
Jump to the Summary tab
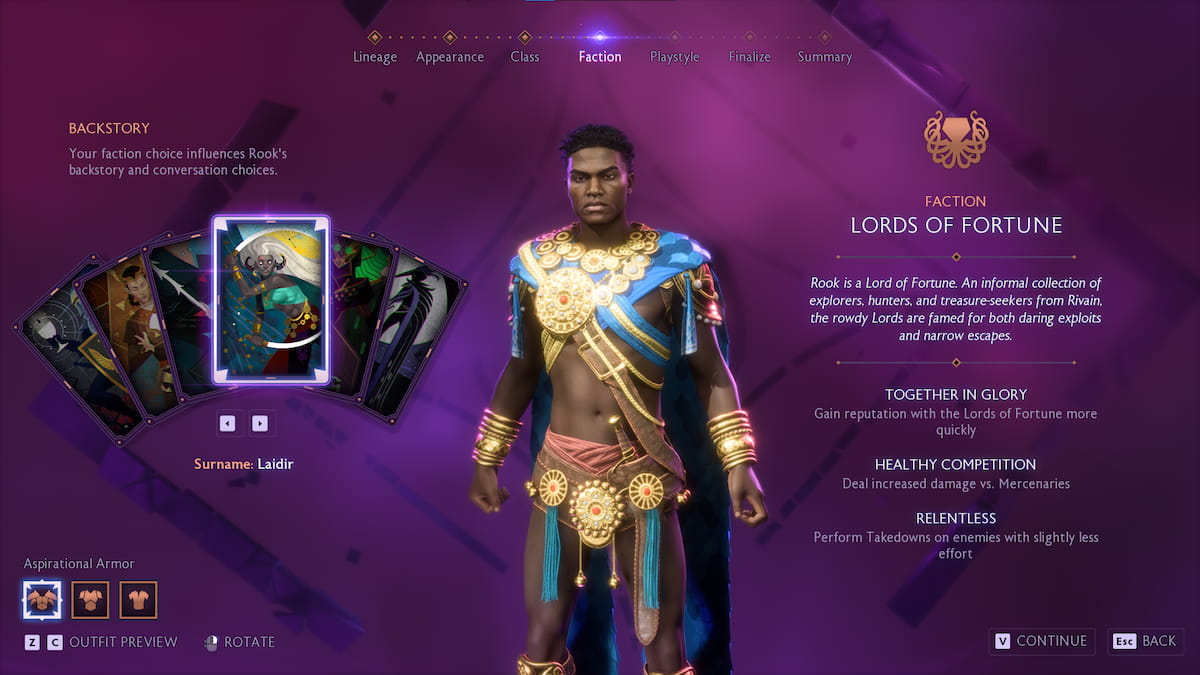coord(825,56)
